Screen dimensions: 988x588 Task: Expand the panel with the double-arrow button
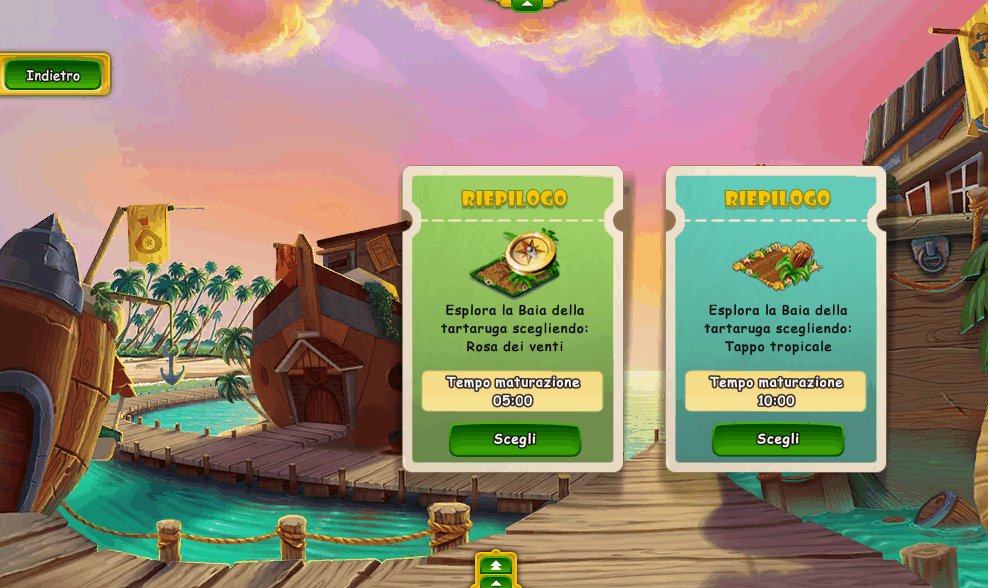pos(496,566)
